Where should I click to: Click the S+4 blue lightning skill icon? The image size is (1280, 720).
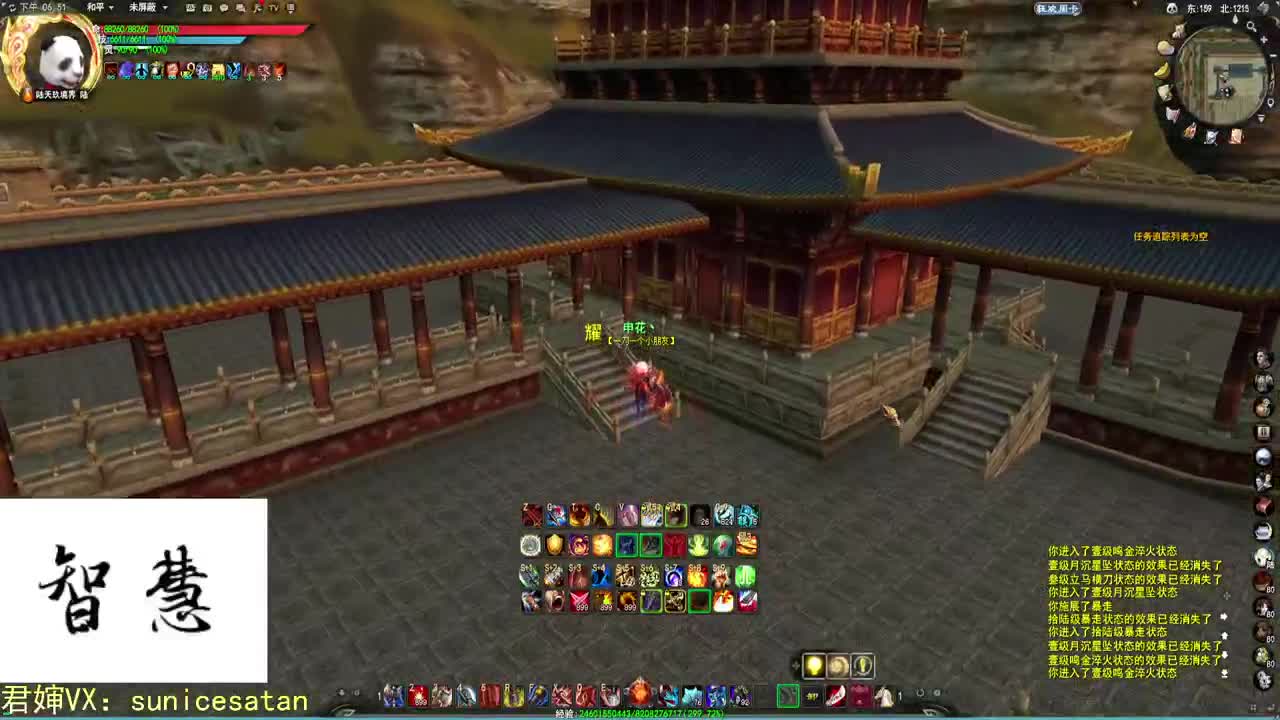(600, 574)
